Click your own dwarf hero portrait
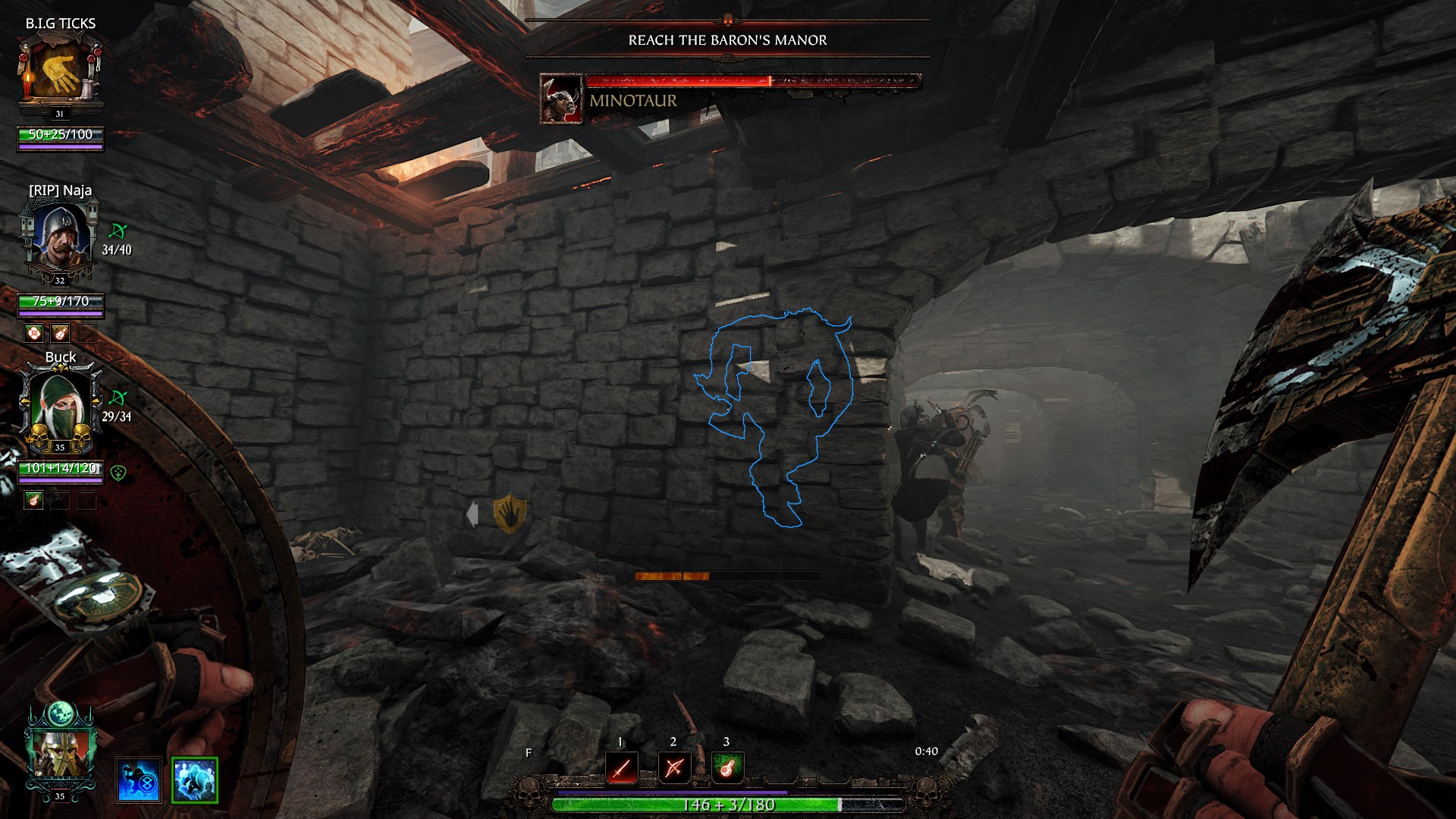The height and width of the screenshot is (819, 1456). point(60,751)
